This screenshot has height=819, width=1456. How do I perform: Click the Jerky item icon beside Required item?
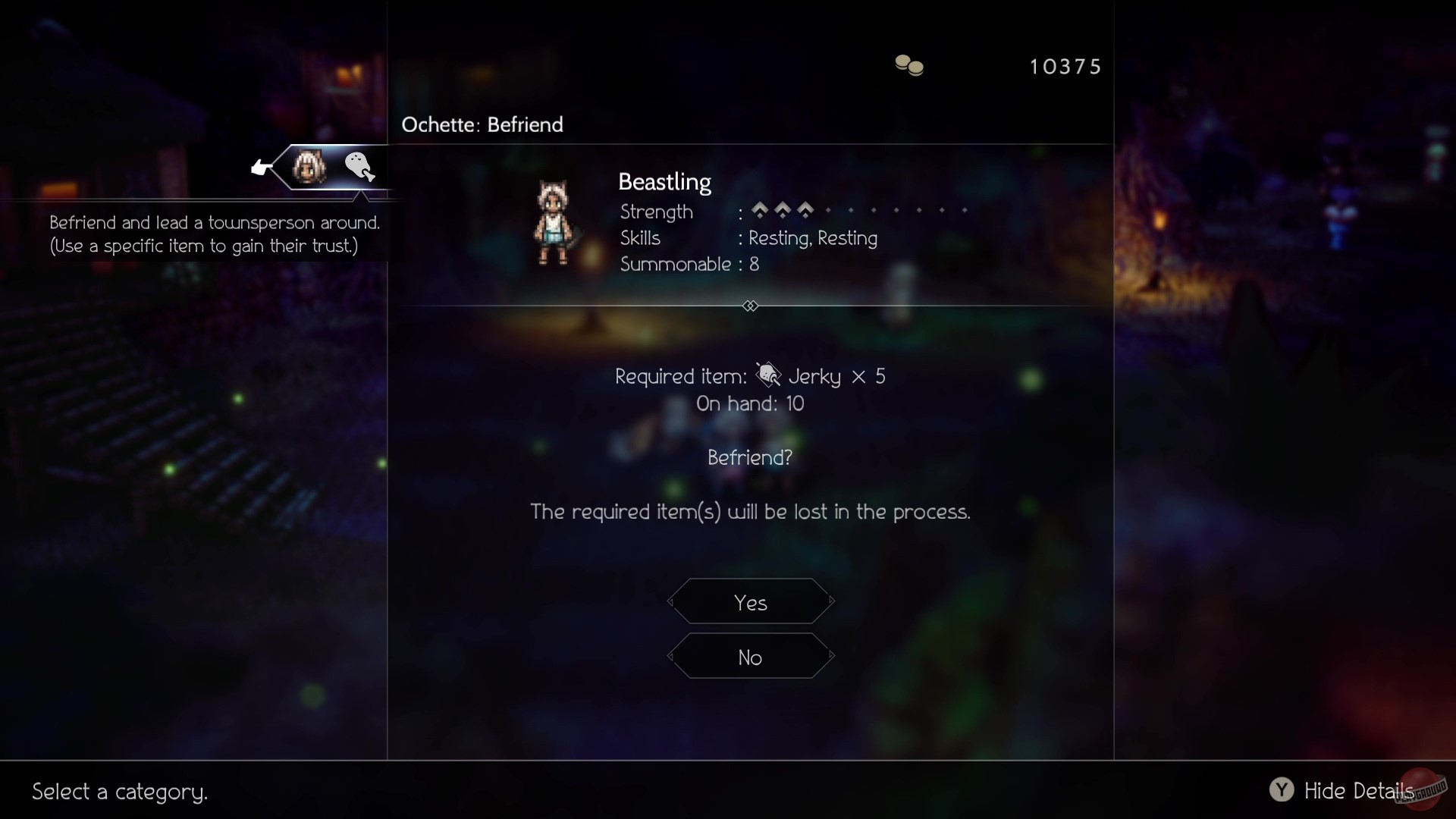[x=768, y=375]
